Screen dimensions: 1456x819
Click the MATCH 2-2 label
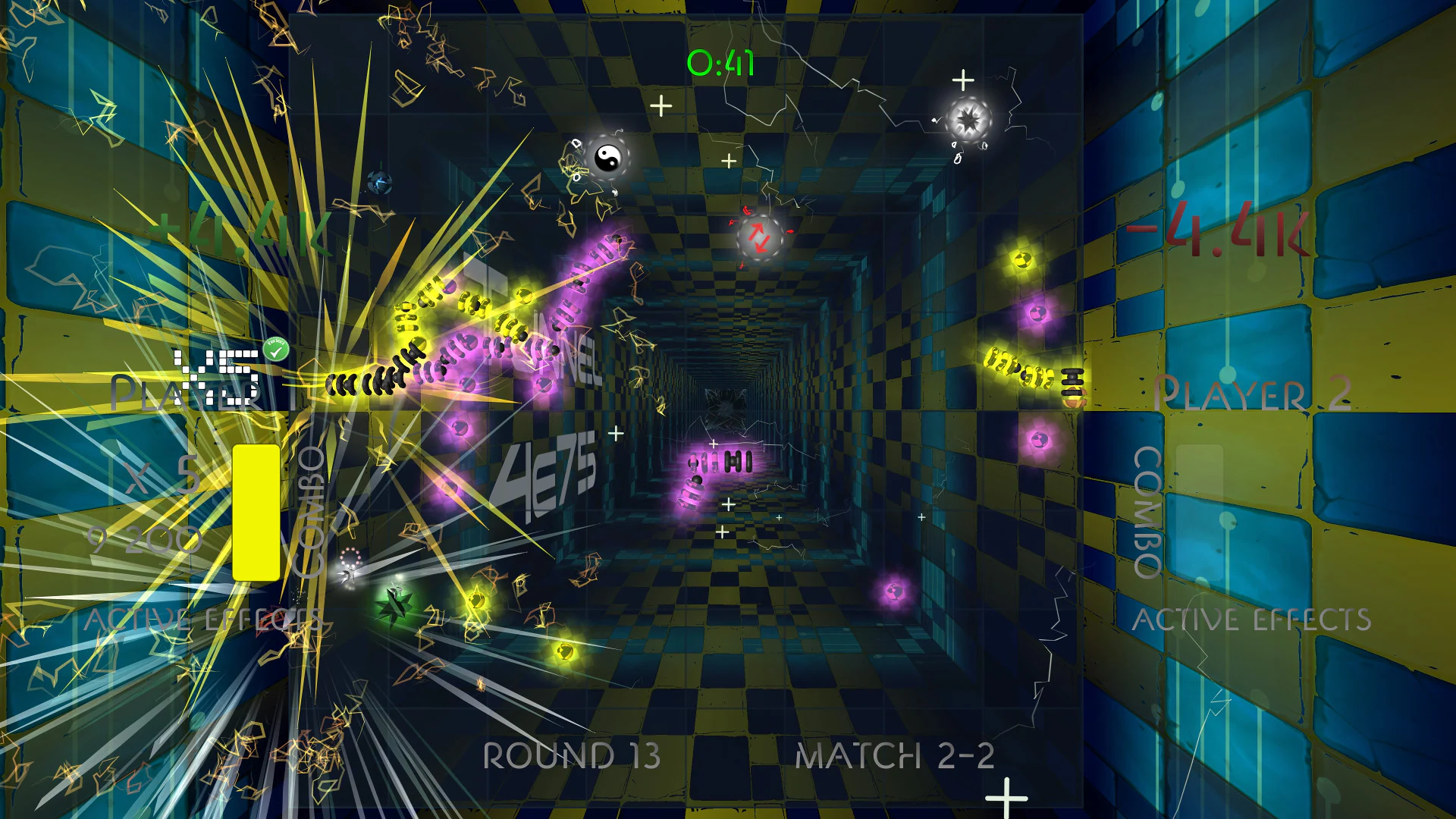(x=895, y=756)
